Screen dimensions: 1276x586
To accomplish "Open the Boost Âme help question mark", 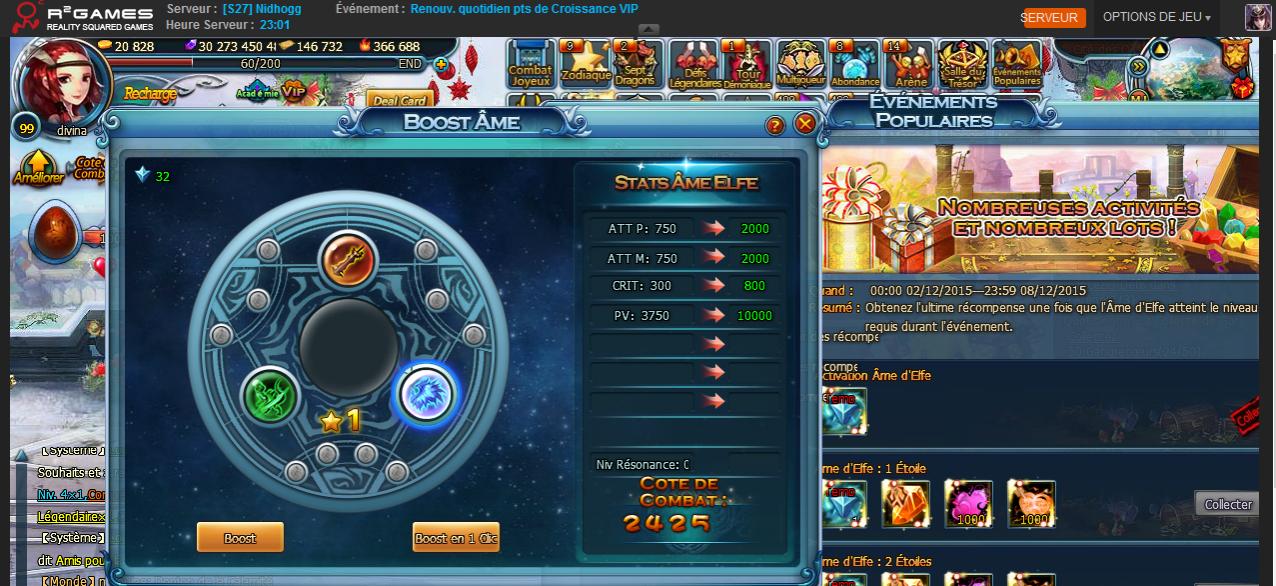I will coord(775,125).
